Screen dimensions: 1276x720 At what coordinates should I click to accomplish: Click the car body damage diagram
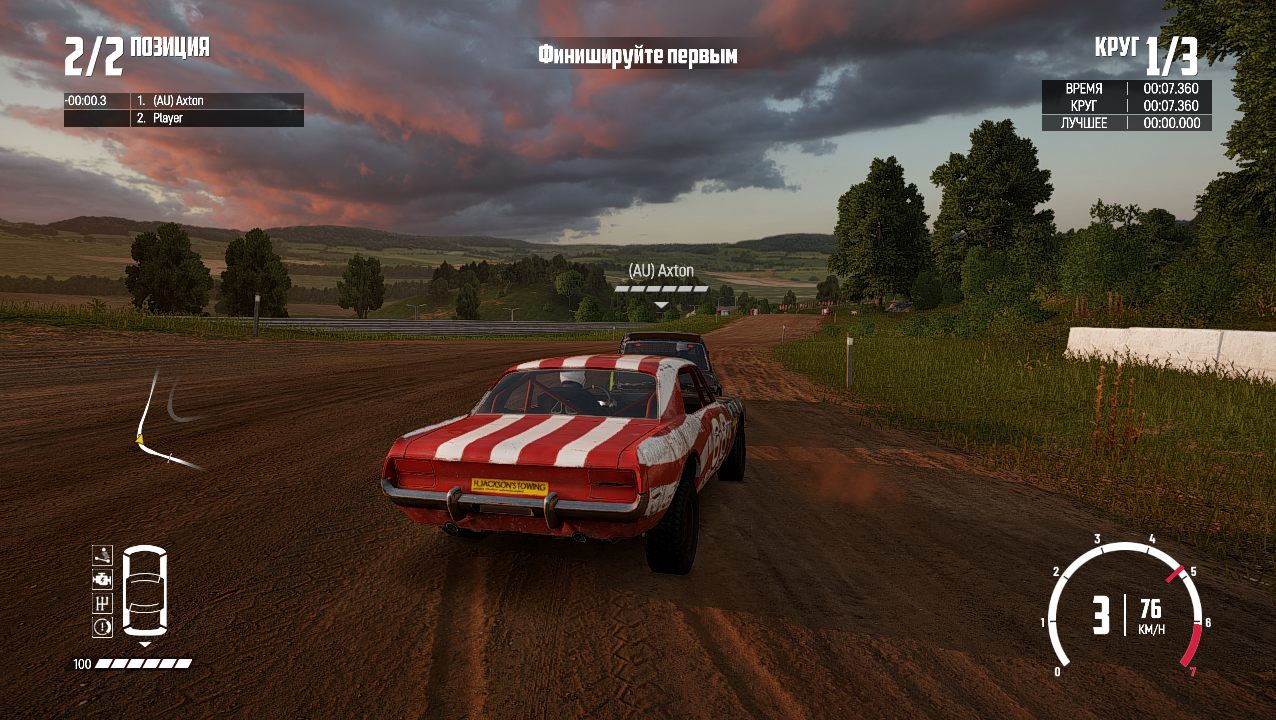[145, 591]
